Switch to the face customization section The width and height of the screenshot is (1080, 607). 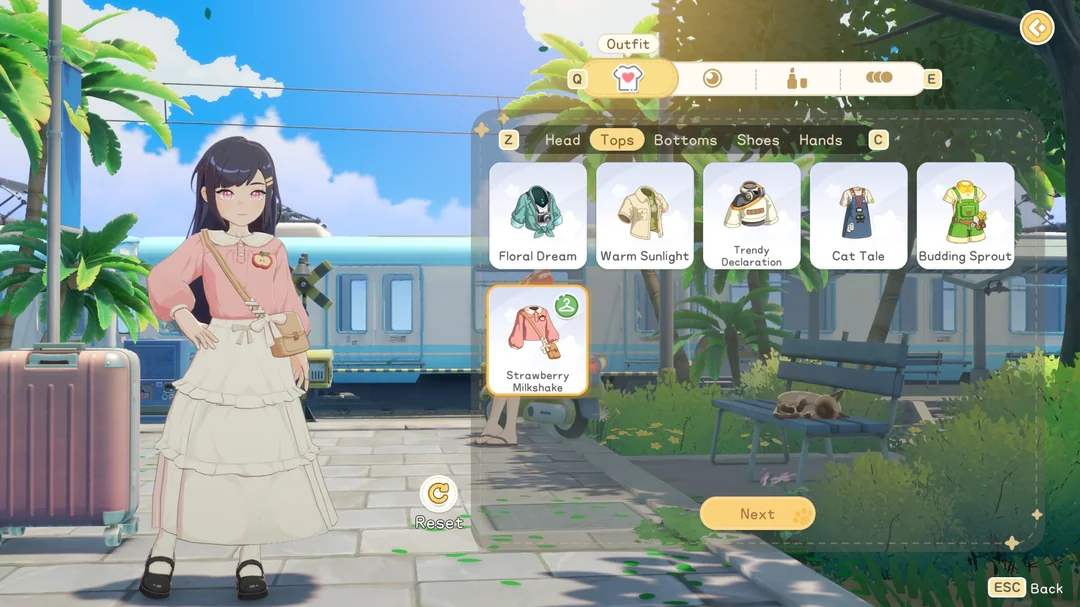pos(712,79)
